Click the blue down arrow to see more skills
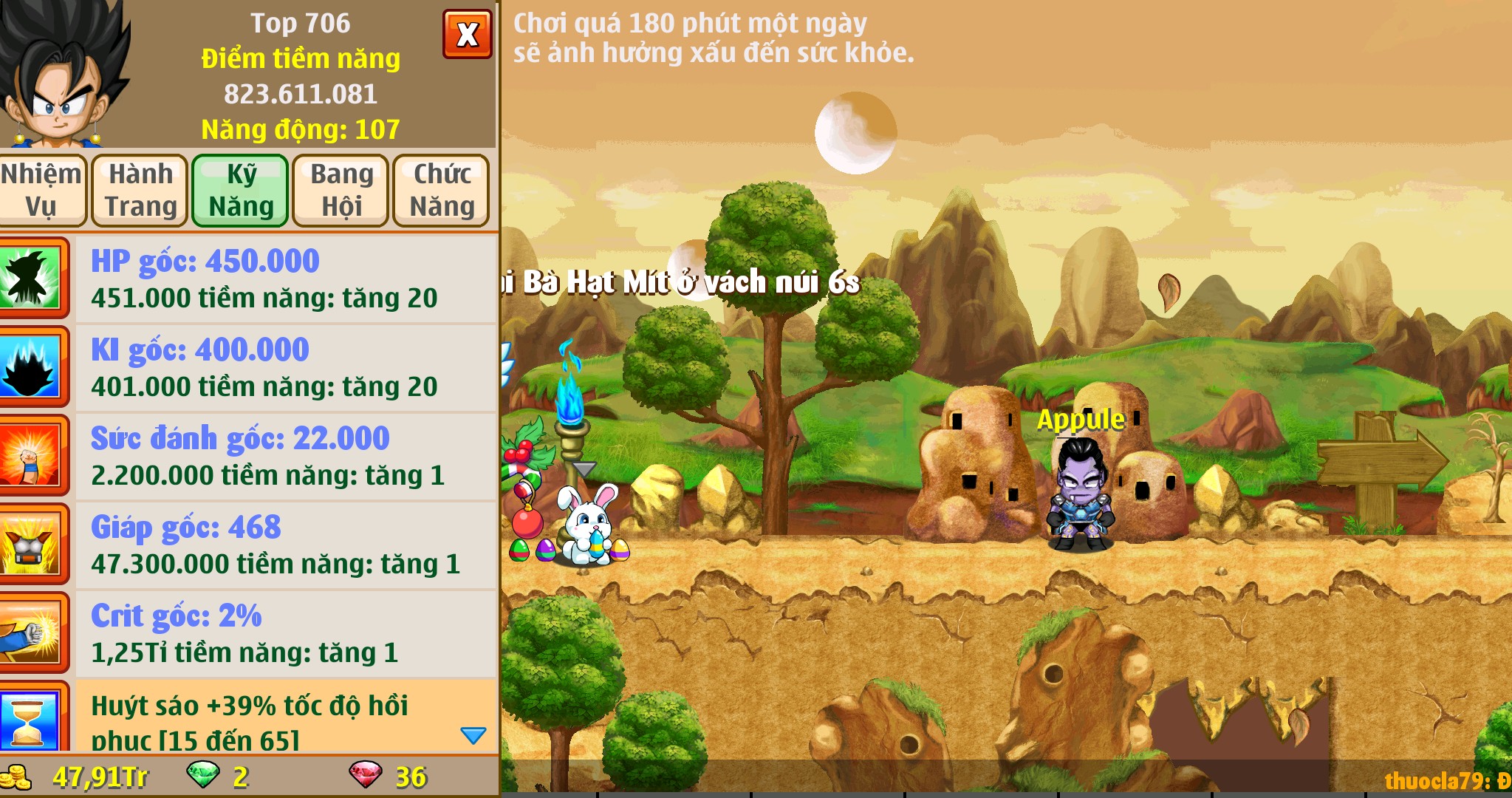Viewport: 1512px width, 798px height. coord(473,735)
